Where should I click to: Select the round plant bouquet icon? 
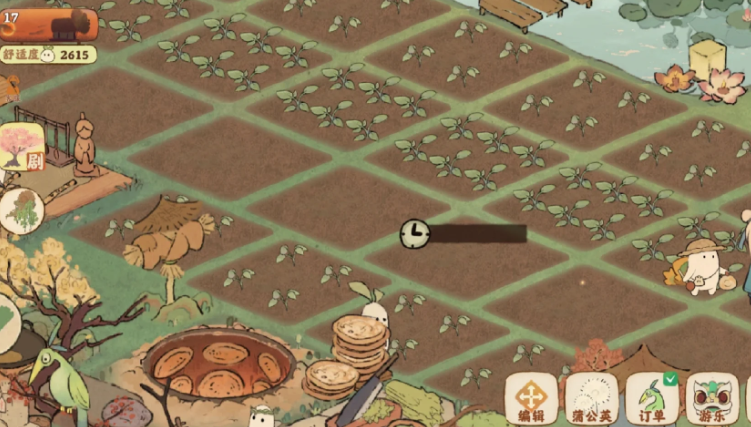[x=20, y=209]
